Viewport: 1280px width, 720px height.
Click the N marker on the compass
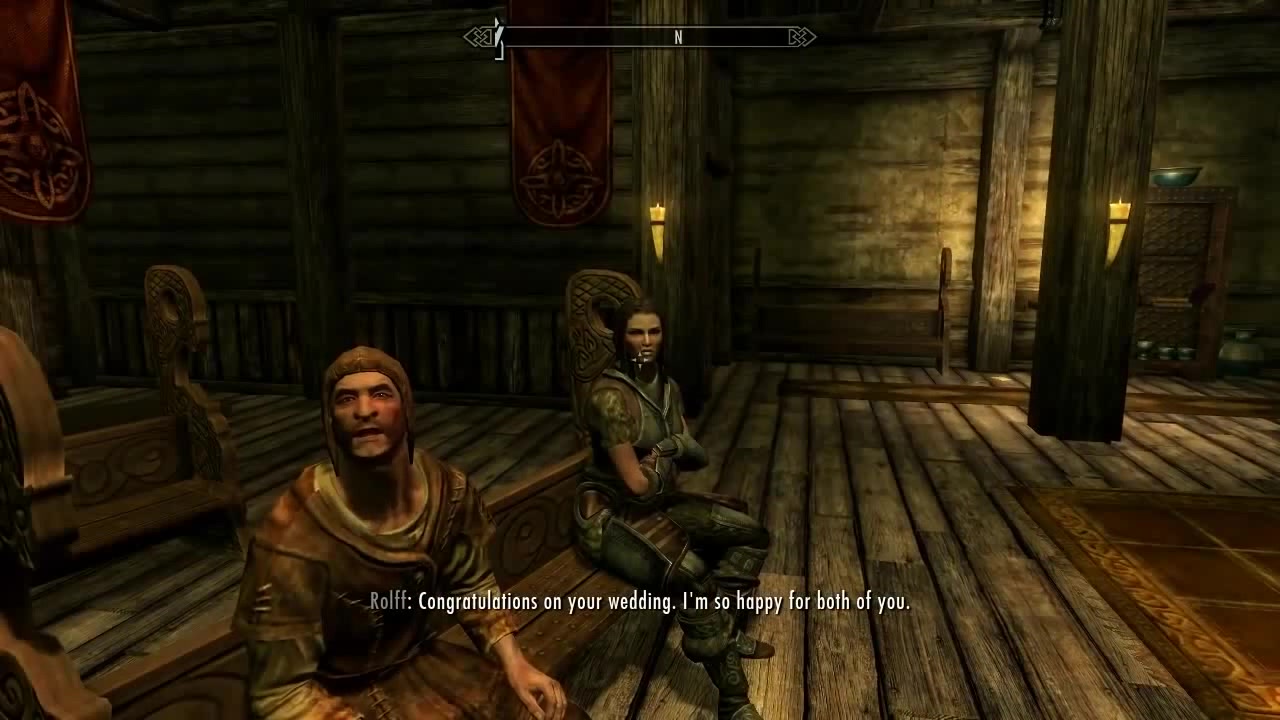678,36
